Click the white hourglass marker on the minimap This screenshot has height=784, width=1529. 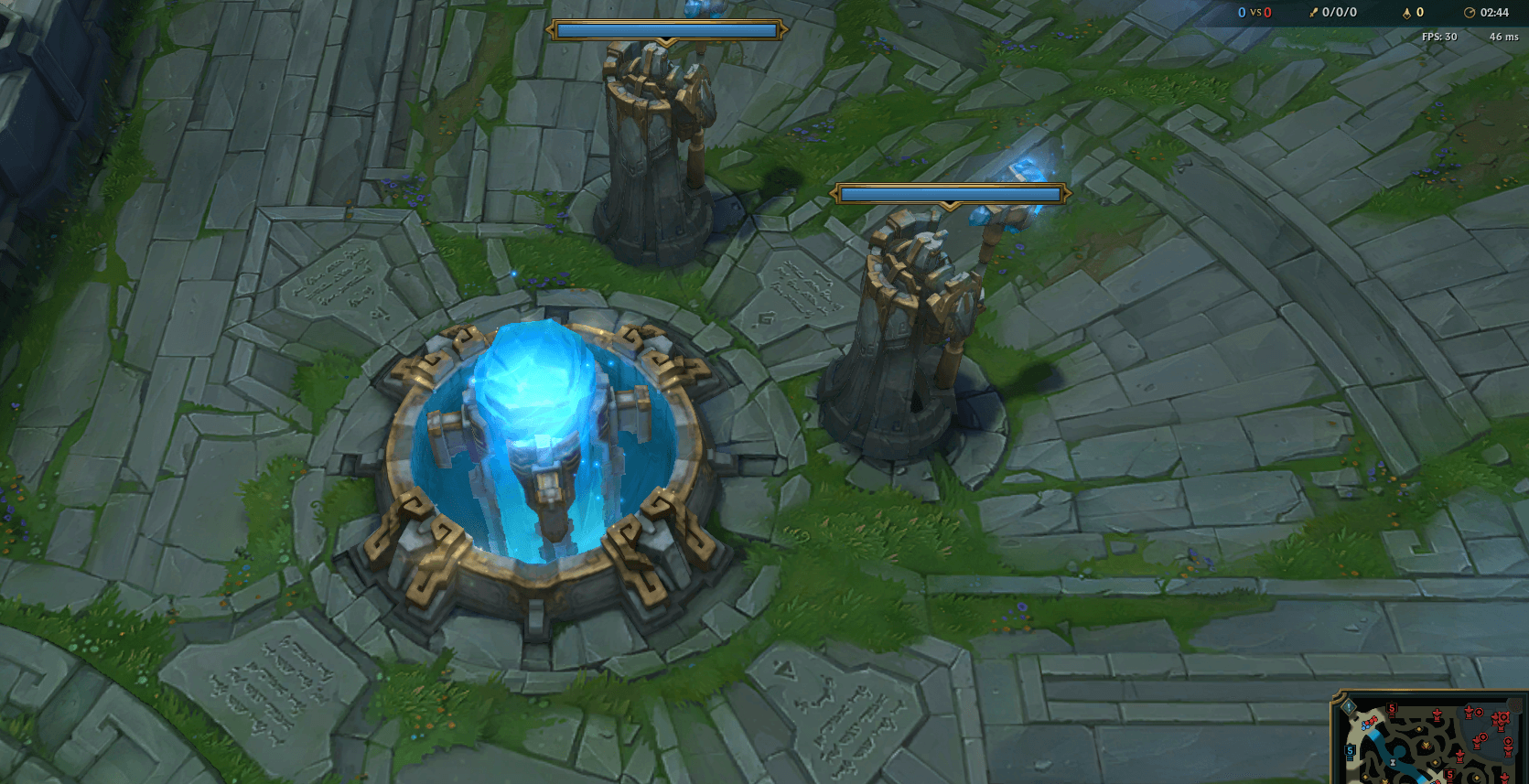(1393, 762)
